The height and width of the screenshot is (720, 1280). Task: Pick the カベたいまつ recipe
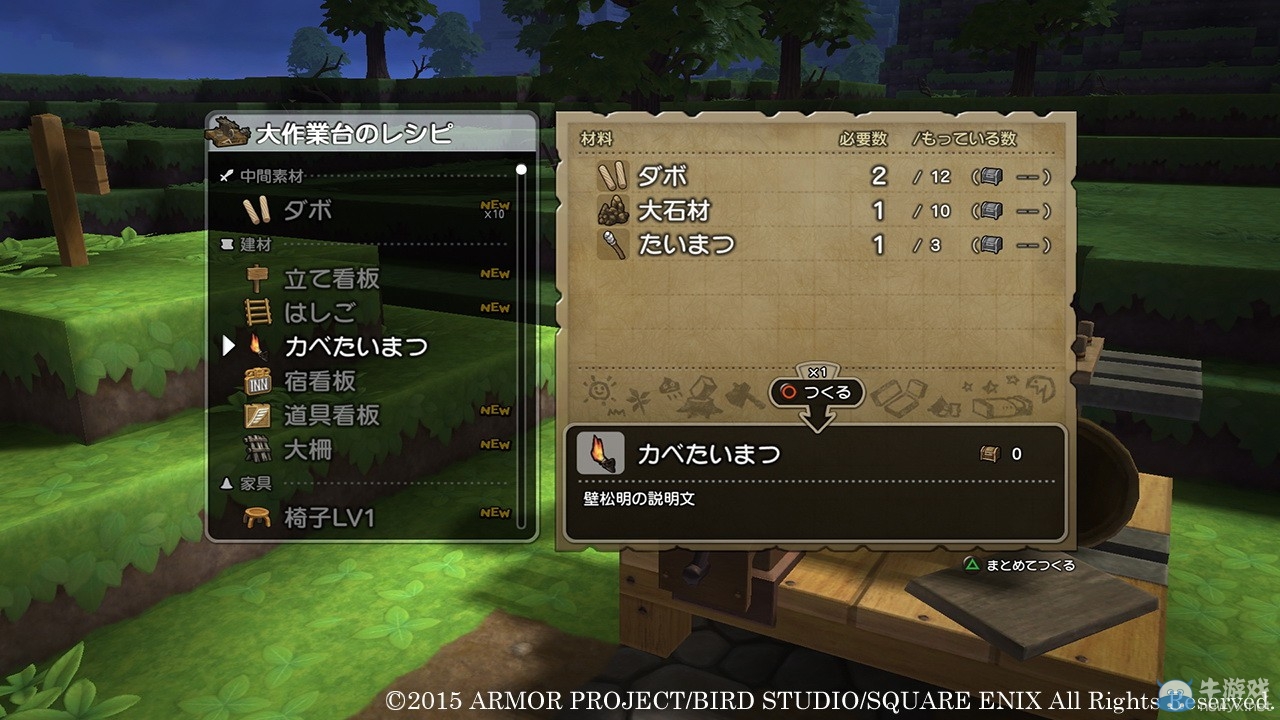(355, 346)
